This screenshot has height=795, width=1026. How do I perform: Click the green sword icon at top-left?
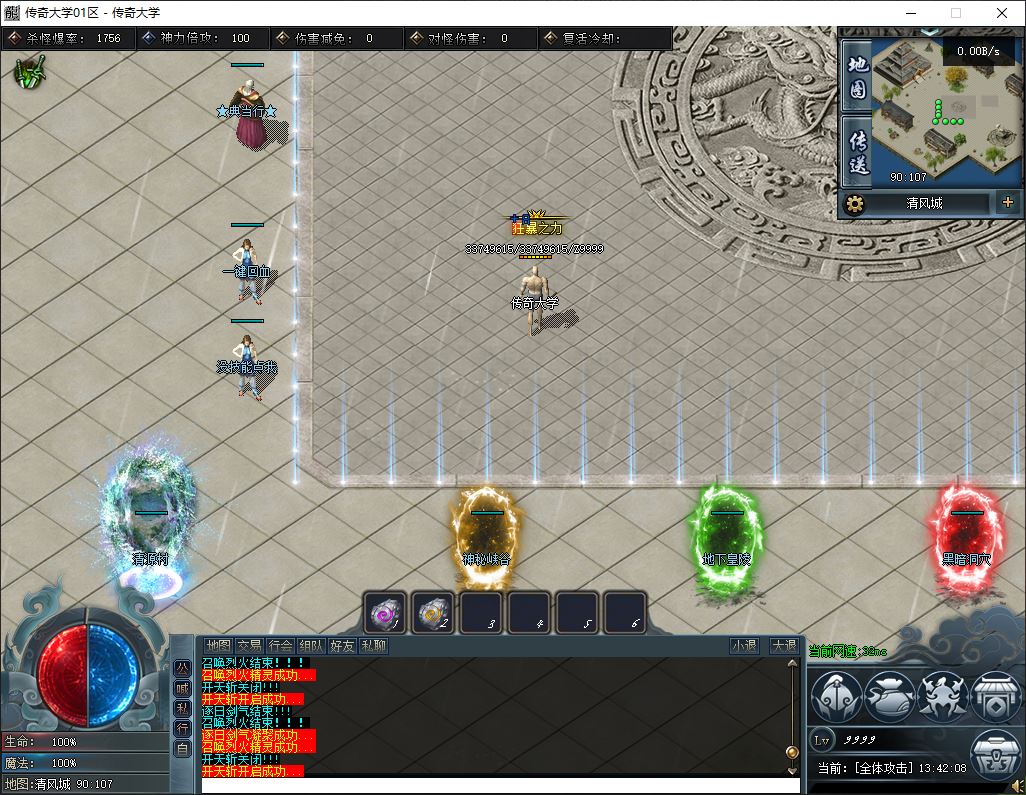coord(31,72)
